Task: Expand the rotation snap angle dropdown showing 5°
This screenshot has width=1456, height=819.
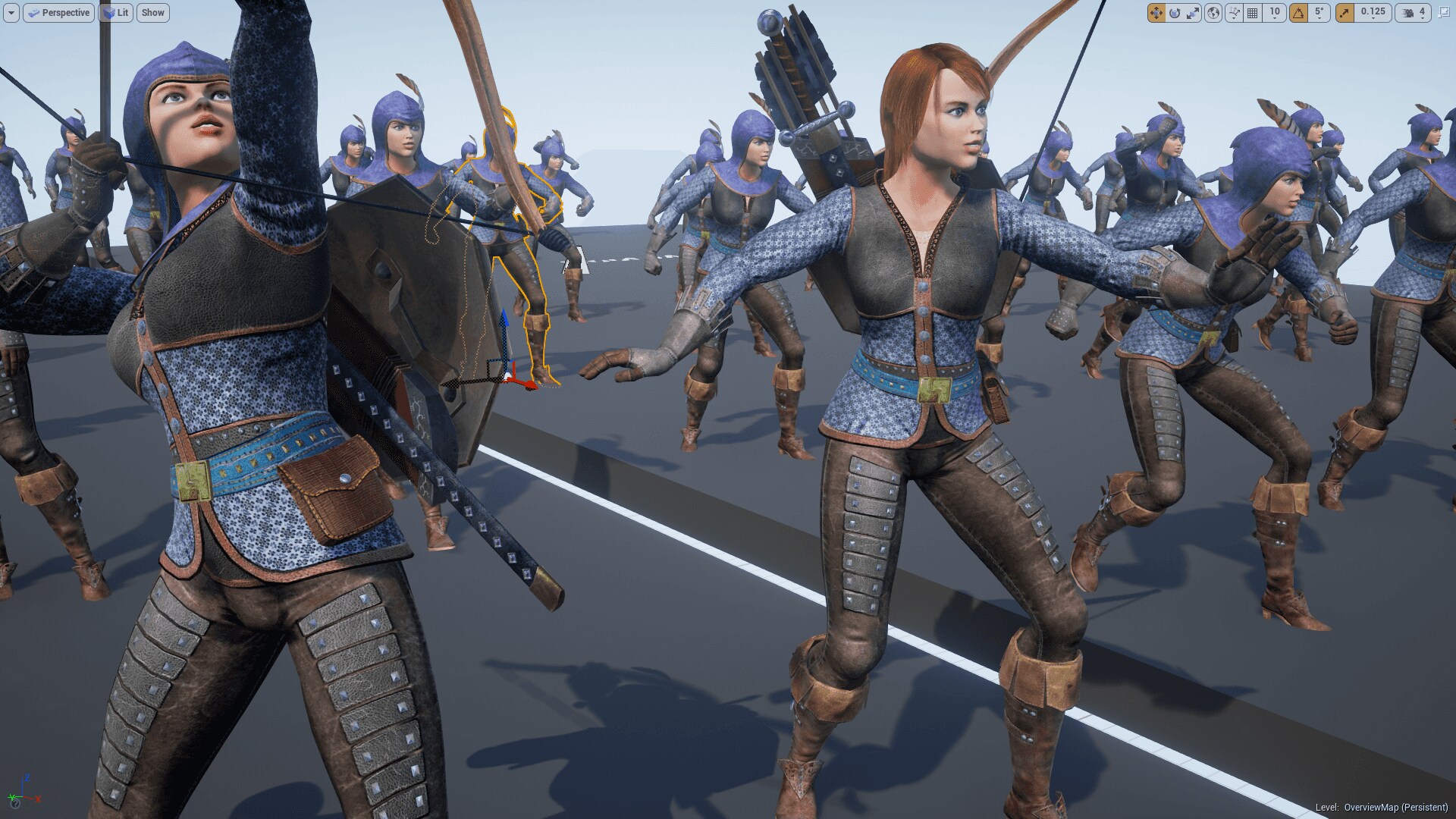Action: click(x=1319, y=13)
